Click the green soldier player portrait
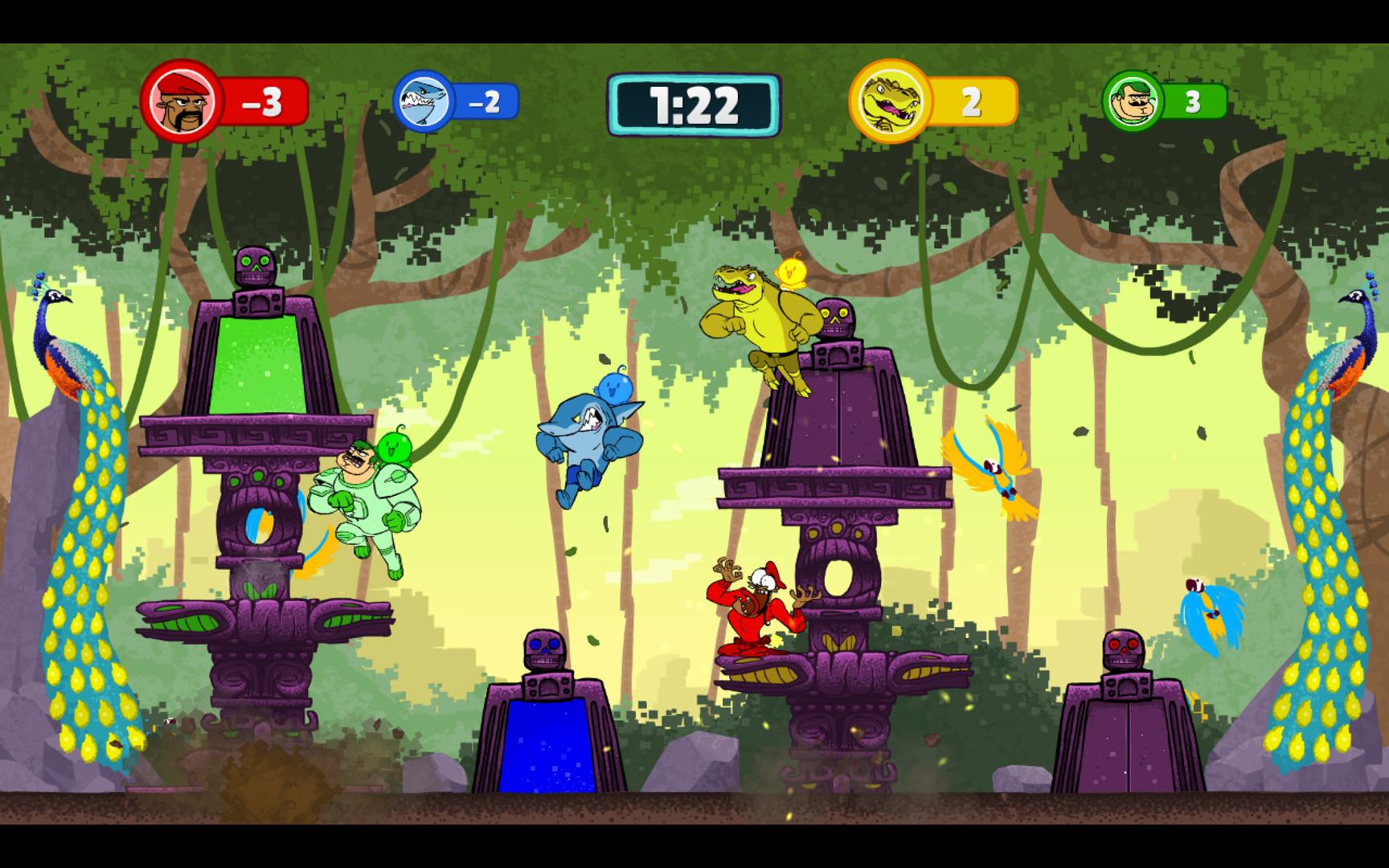 point(1133,101)
